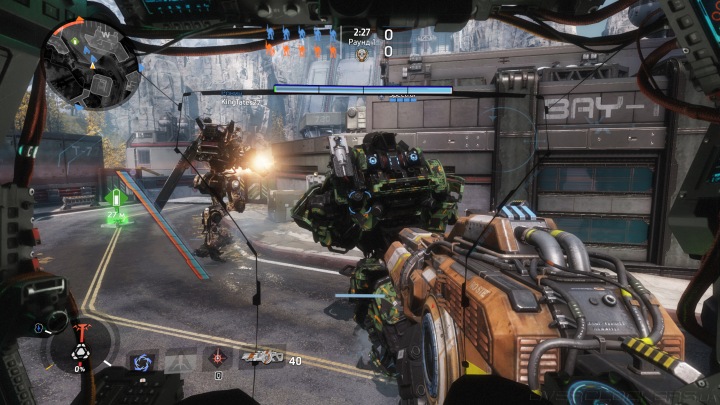Choose the grayed-out middle ability icon
Viewport: 720px width, 405px height.
(x=178, y=360)
